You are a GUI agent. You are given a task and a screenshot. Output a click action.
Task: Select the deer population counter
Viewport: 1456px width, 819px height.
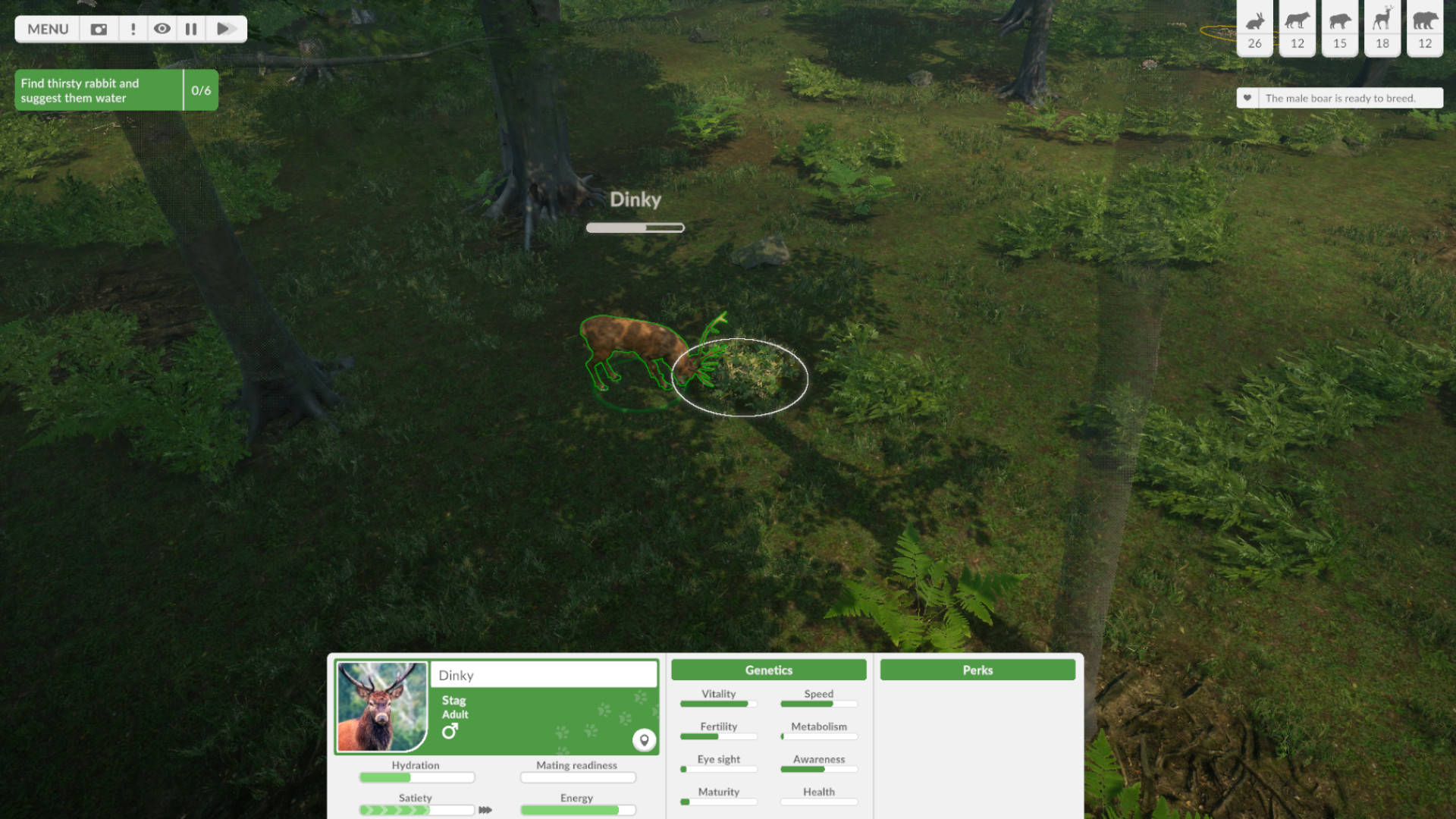1382,29
